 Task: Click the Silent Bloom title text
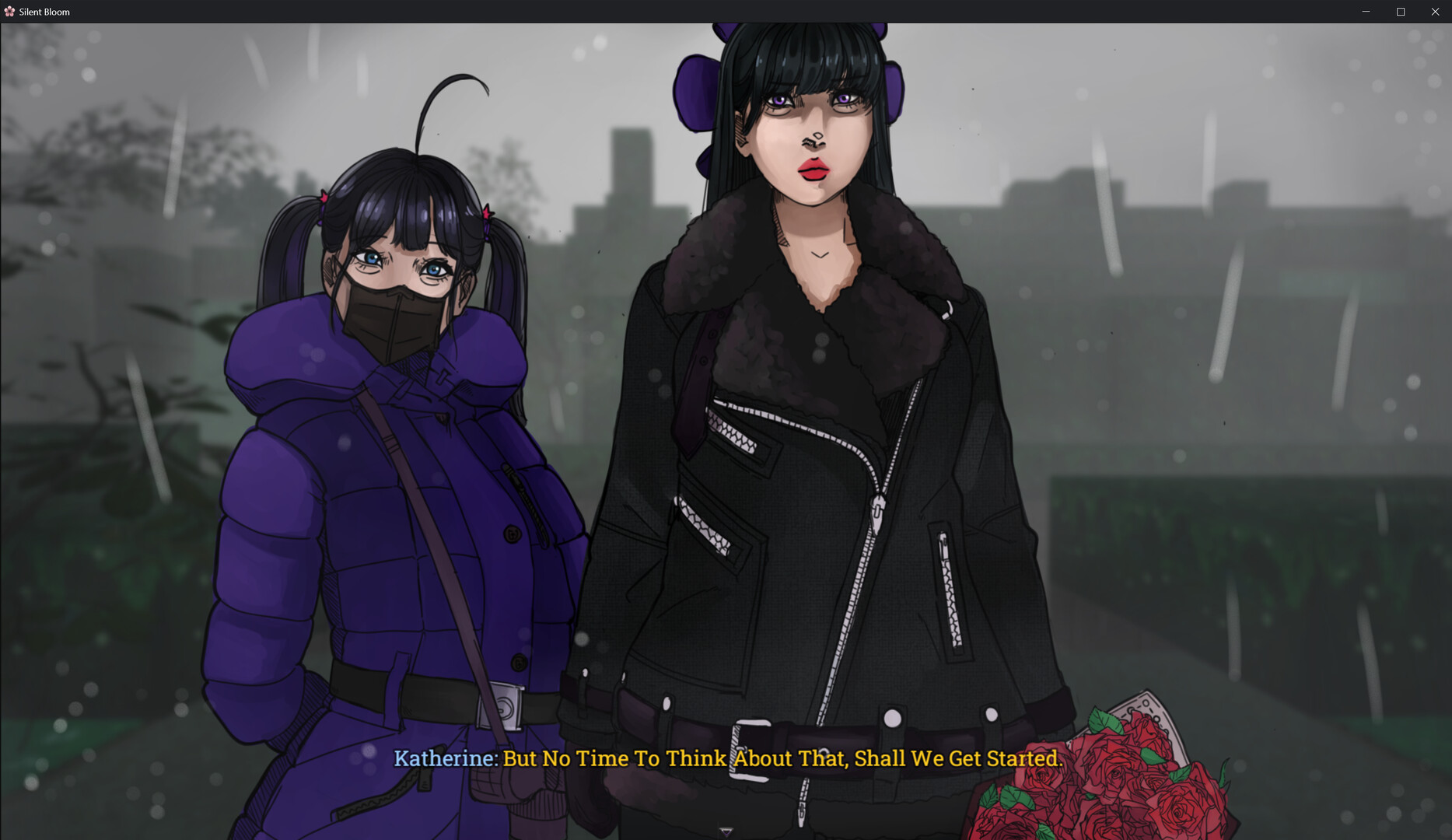(43, 12)
